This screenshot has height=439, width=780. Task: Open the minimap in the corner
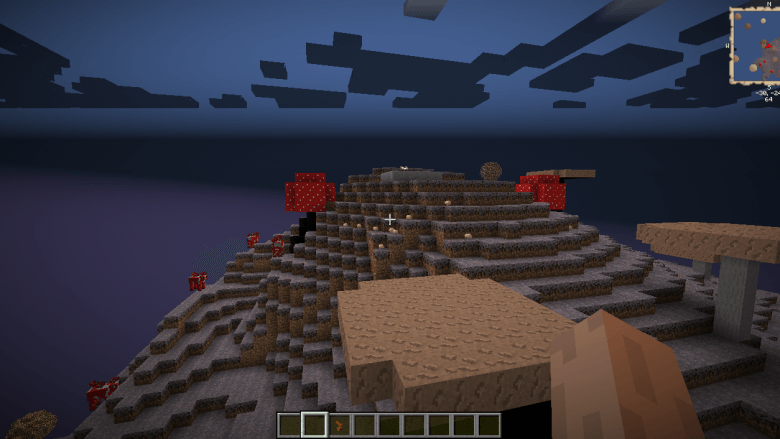tap(754, 46)
